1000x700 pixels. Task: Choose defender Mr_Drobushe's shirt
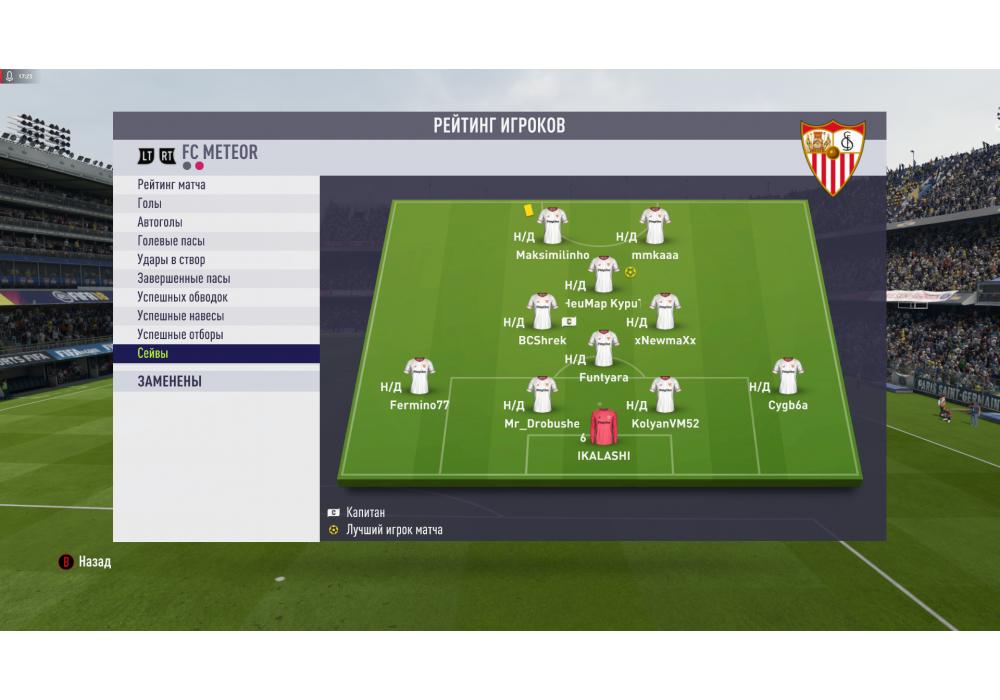(542, 395)
